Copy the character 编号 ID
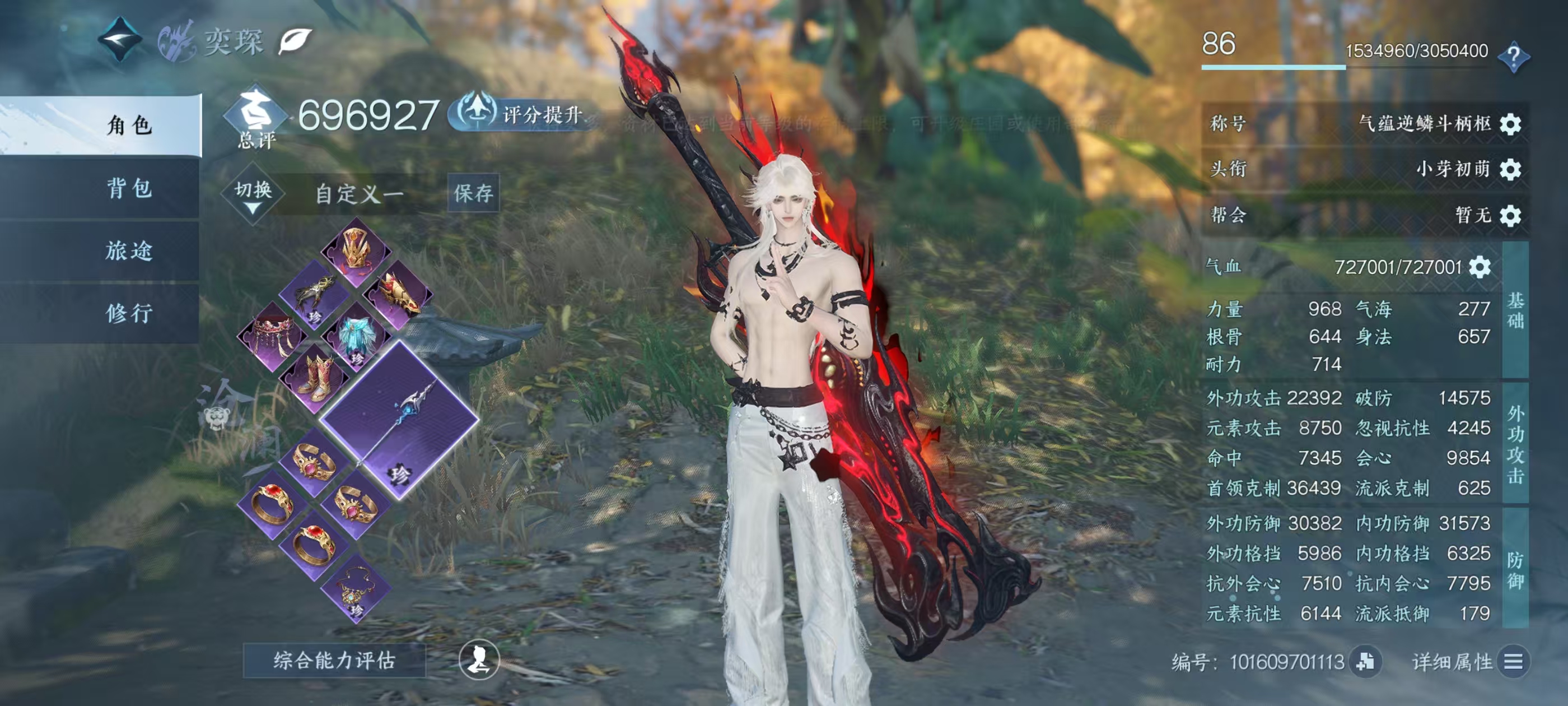 click(1365, 662)
